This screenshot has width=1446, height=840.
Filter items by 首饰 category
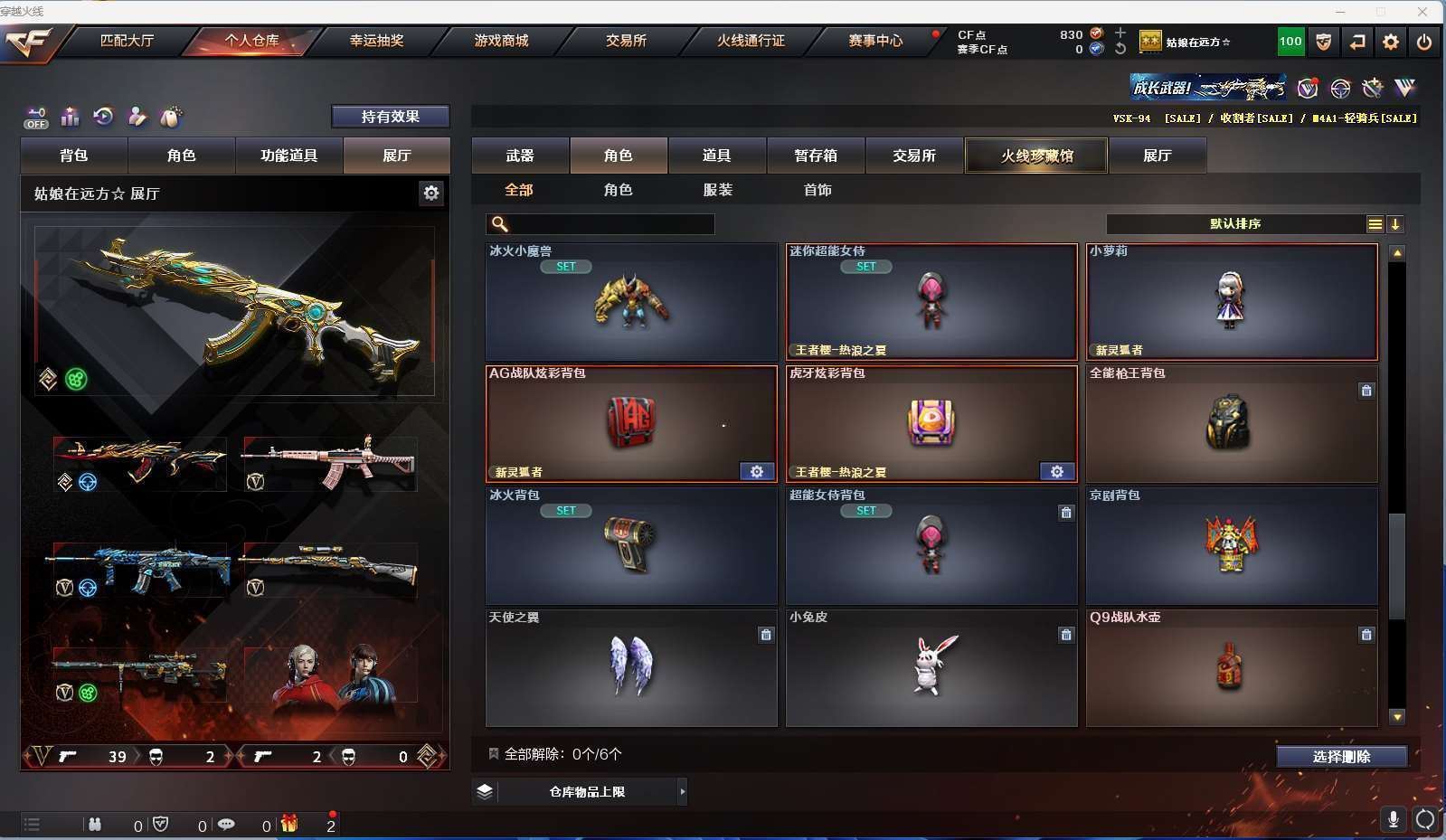[818, 190]
